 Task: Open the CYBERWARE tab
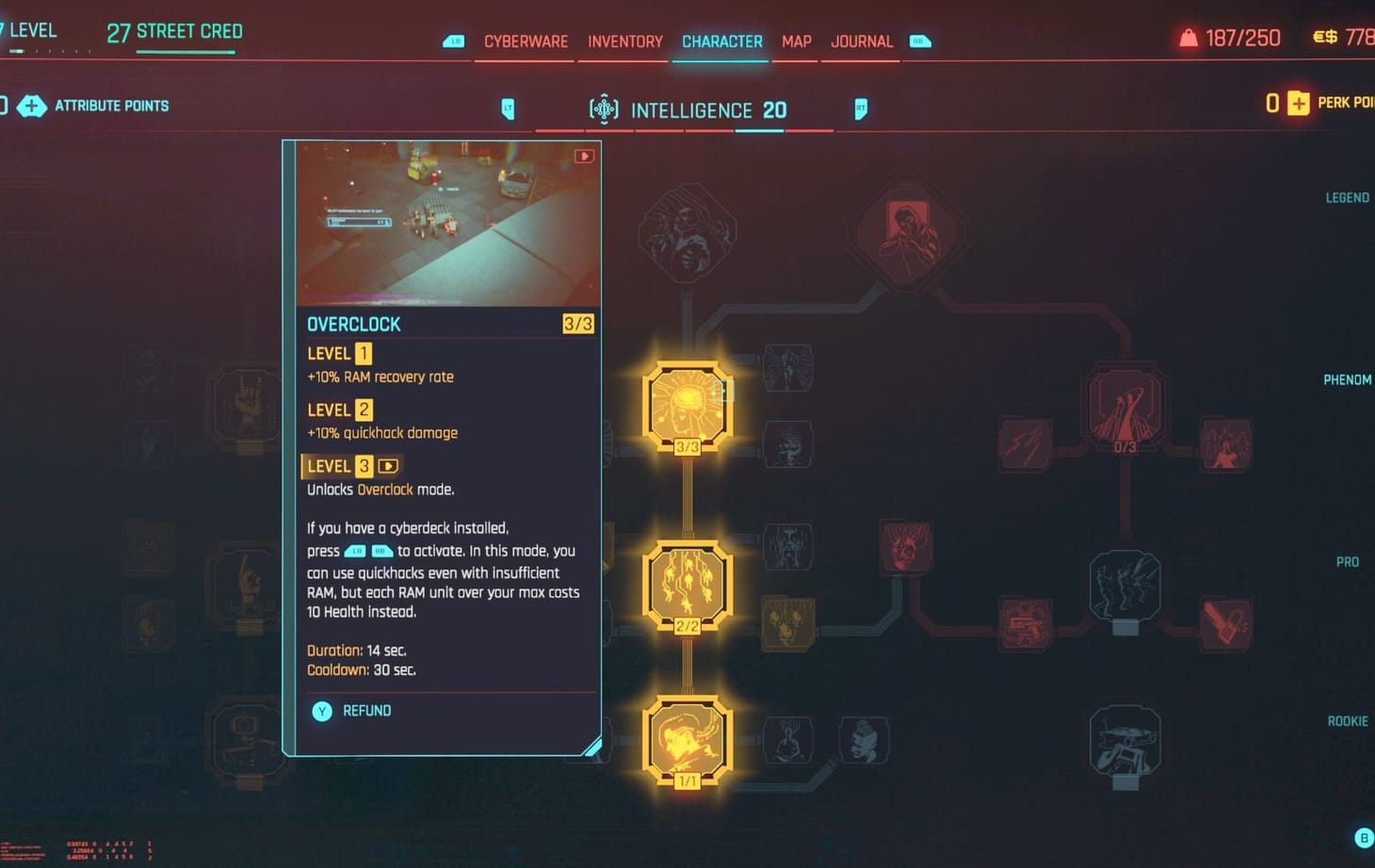[524, 41]
